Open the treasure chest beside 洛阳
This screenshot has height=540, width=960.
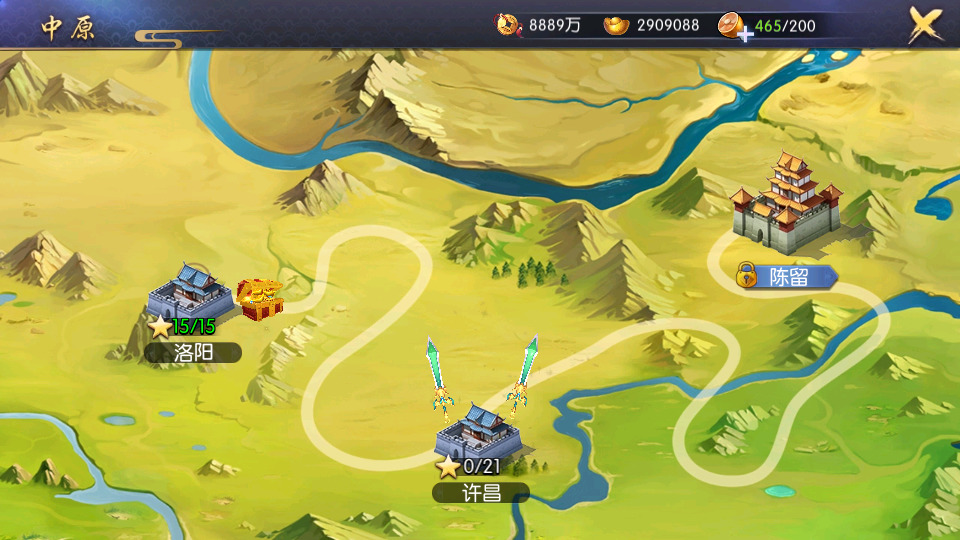coord(261,300)
